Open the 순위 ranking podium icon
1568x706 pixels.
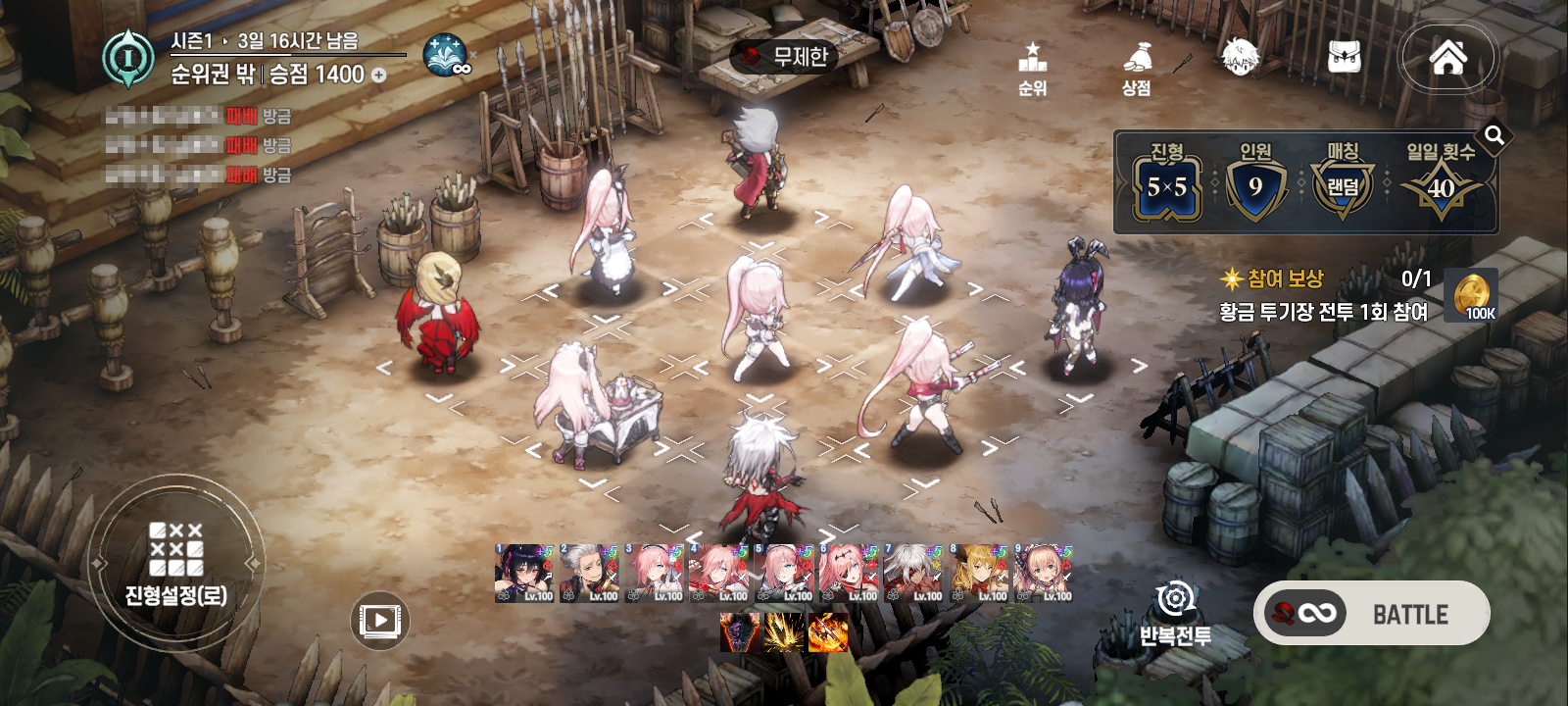(x=1032, y=67)
